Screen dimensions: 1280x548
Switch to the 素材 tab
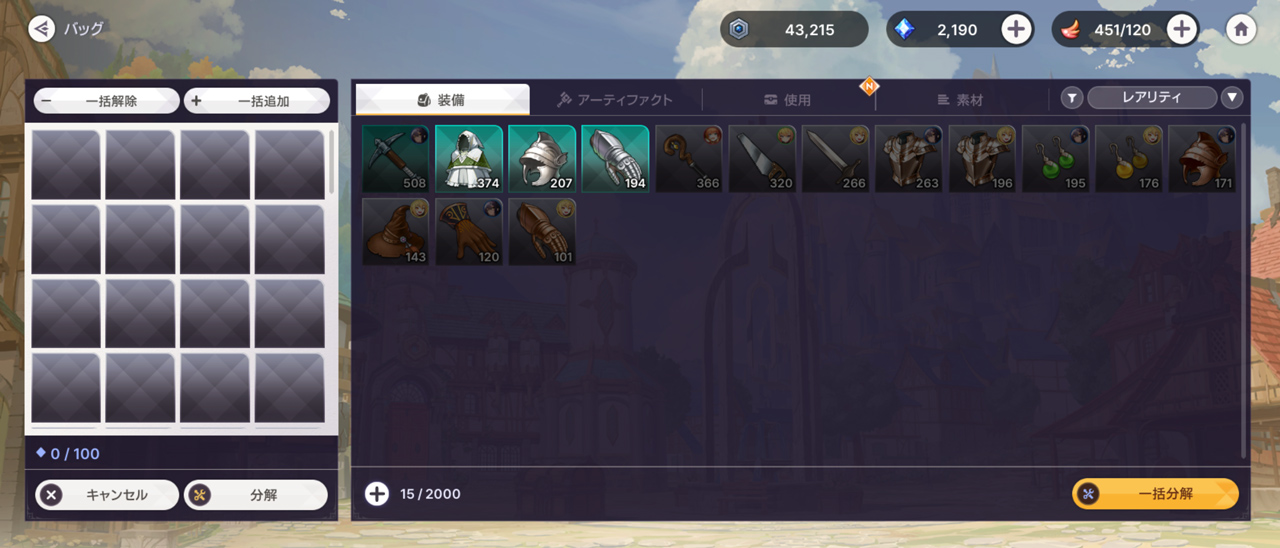[961, 100]
